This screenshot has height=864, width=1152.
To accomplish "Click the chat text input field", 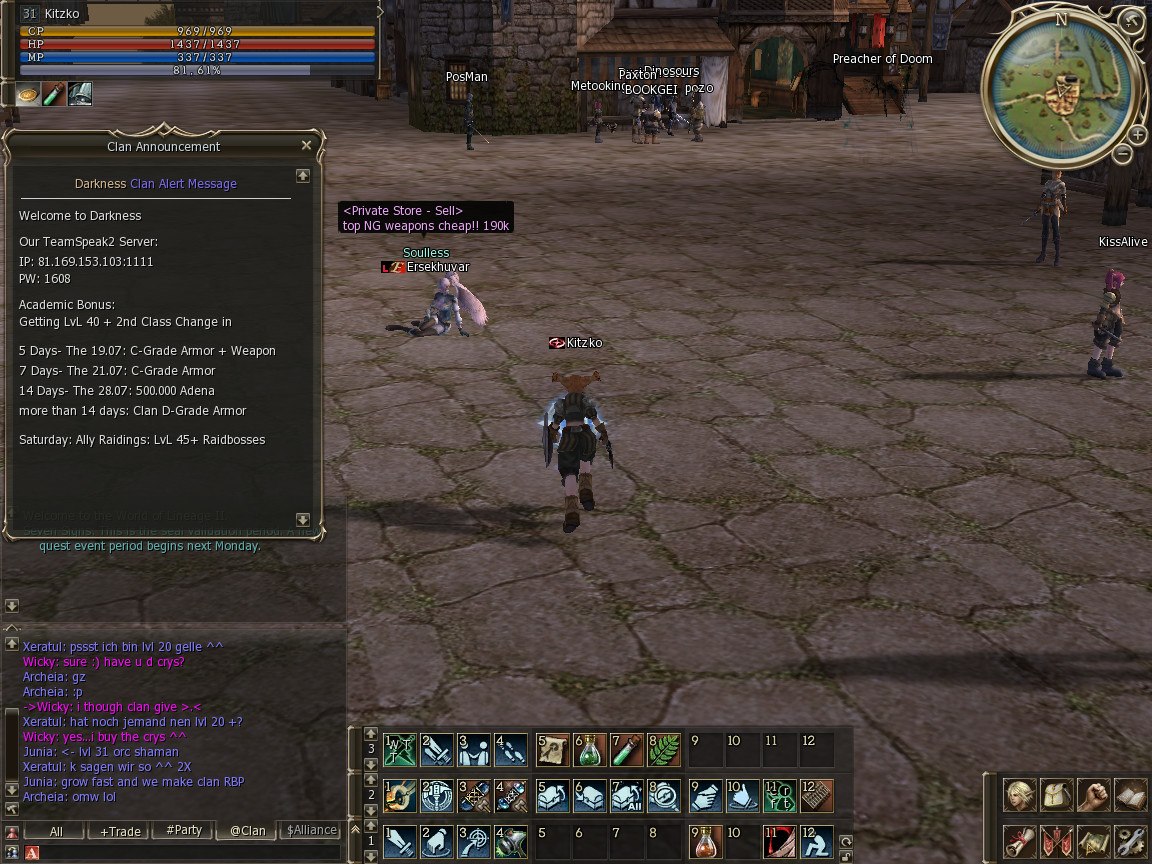I will click(x=180, y=852).
